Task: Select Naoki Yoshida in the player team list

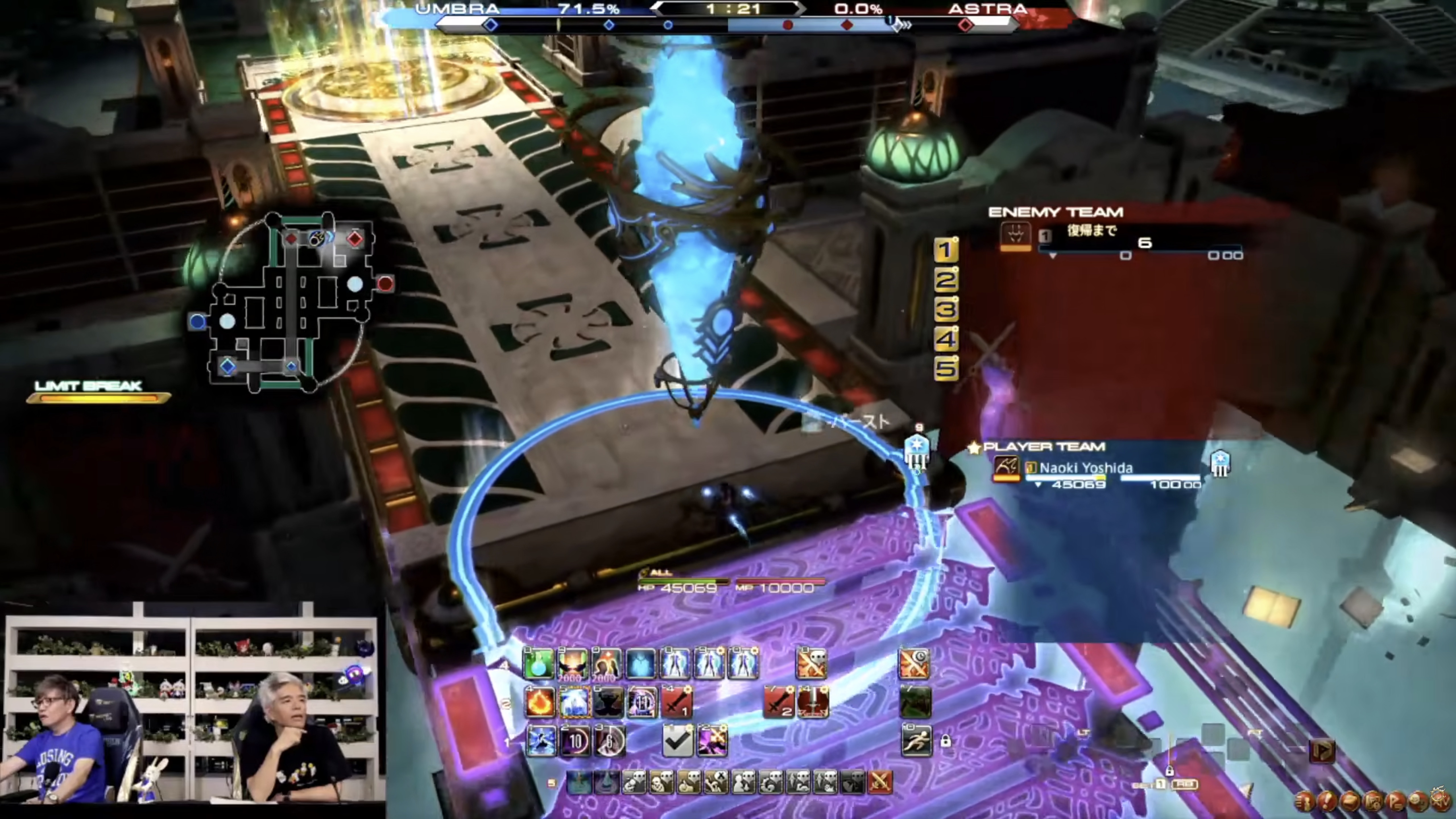Action: tap(1085, 468)
